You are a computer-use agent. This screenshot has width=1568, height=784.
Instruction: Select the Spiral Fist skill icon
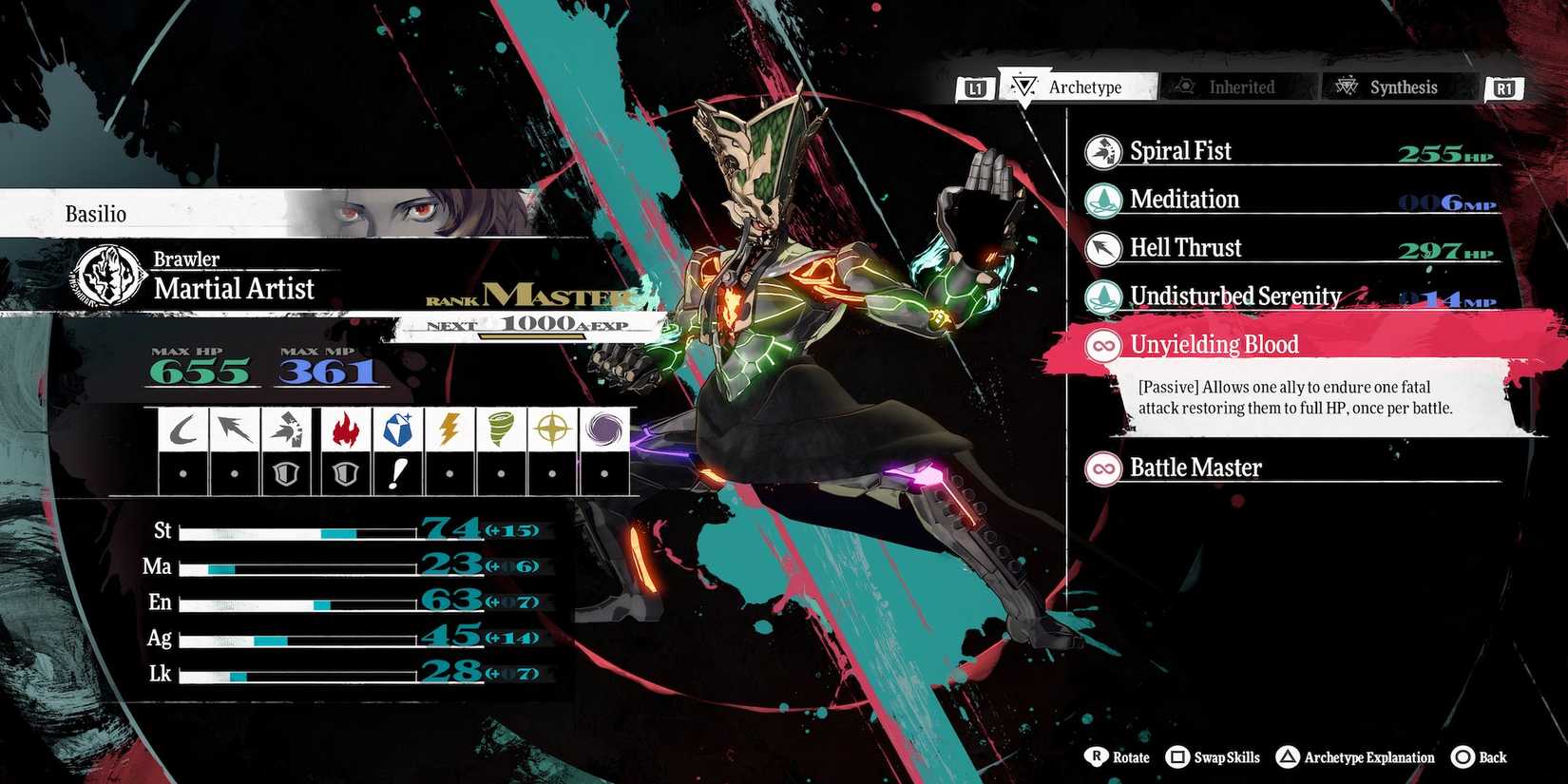coord(1102,151)
